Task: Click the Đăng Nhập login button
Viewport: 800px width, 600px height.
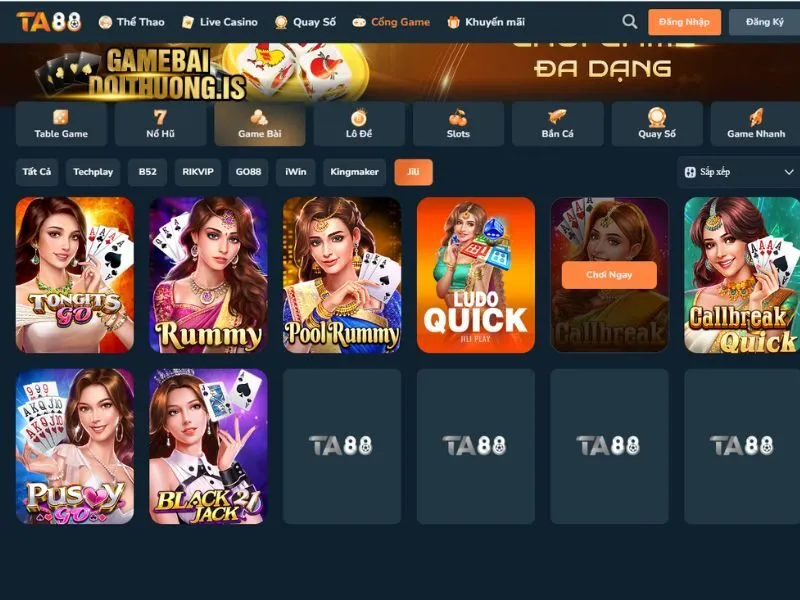Action: [x=684, y=22]
